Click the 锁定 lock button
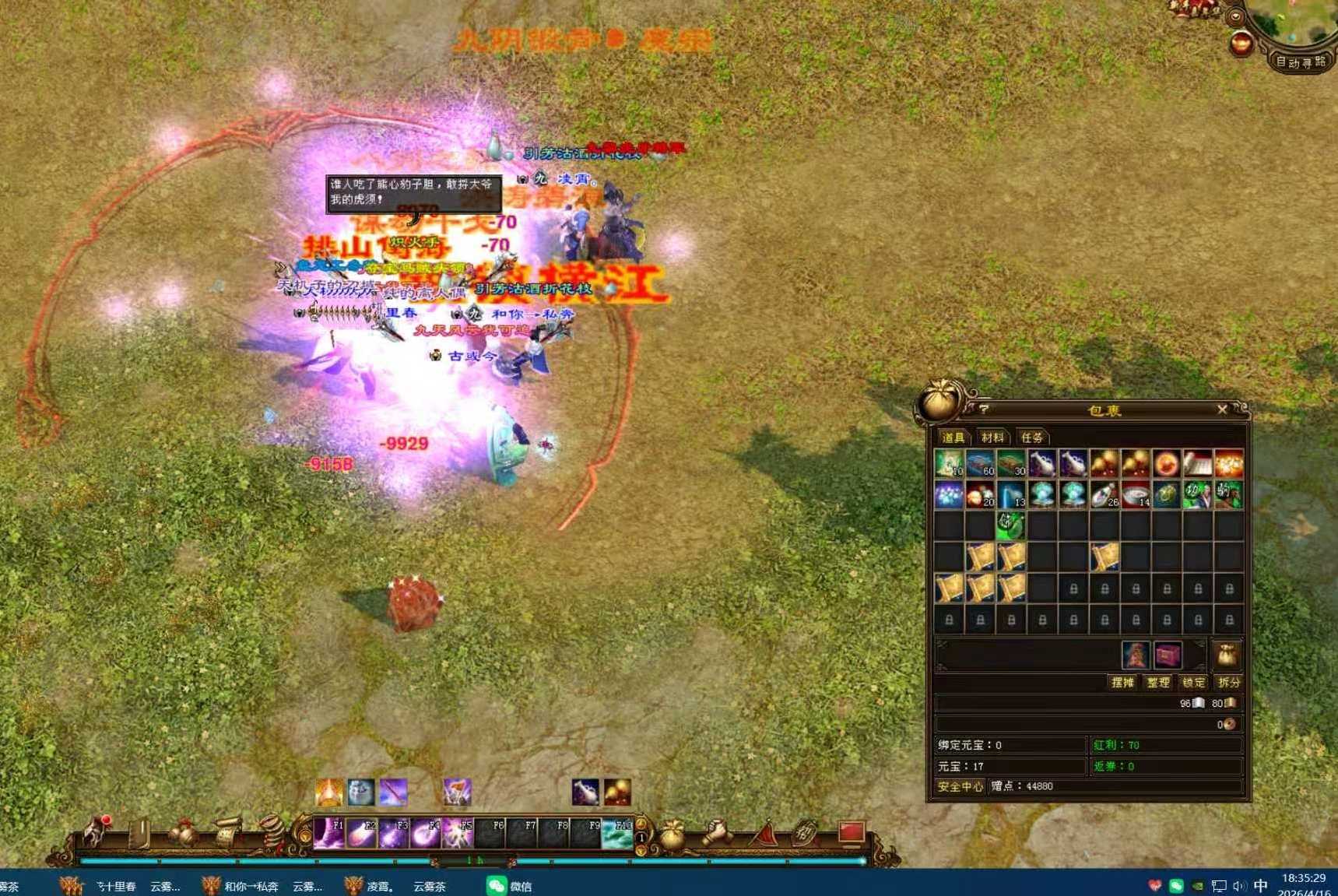Screen dimensions: 1338x896 tap(1193, 683)
